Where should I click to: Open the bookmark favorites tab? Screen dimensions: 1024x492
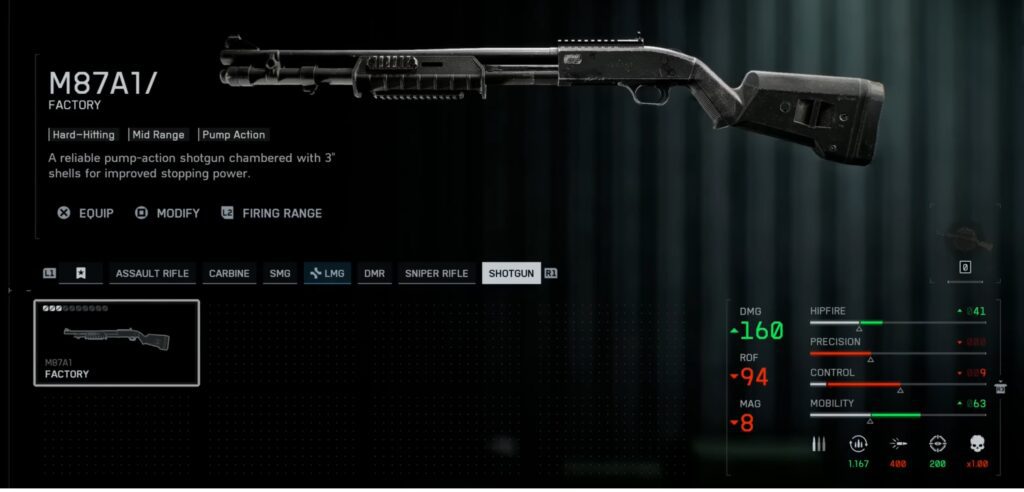[81, 273]
